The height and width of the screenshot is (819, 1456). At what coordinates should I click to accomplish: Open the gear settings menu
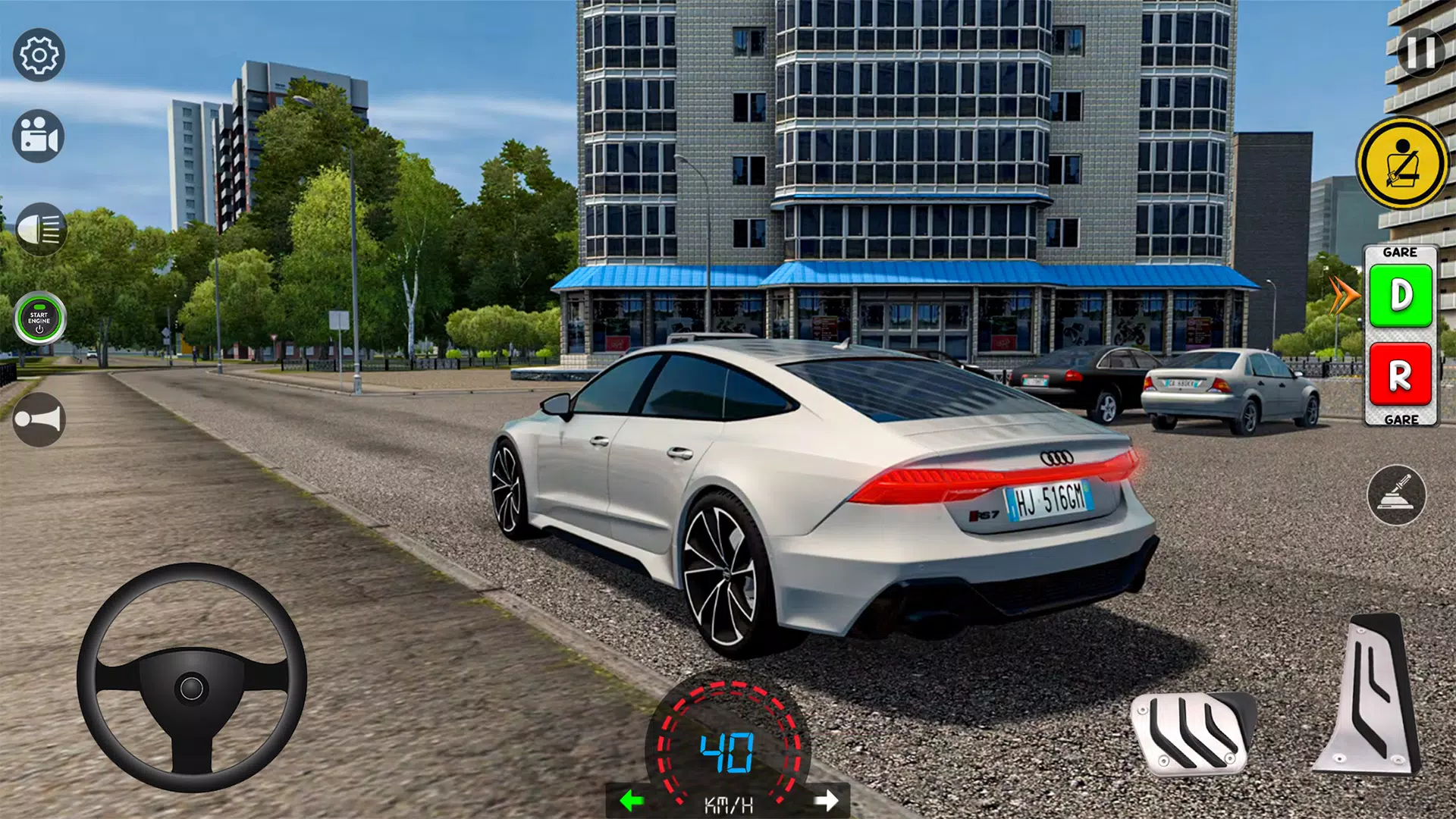coord(39,55)
